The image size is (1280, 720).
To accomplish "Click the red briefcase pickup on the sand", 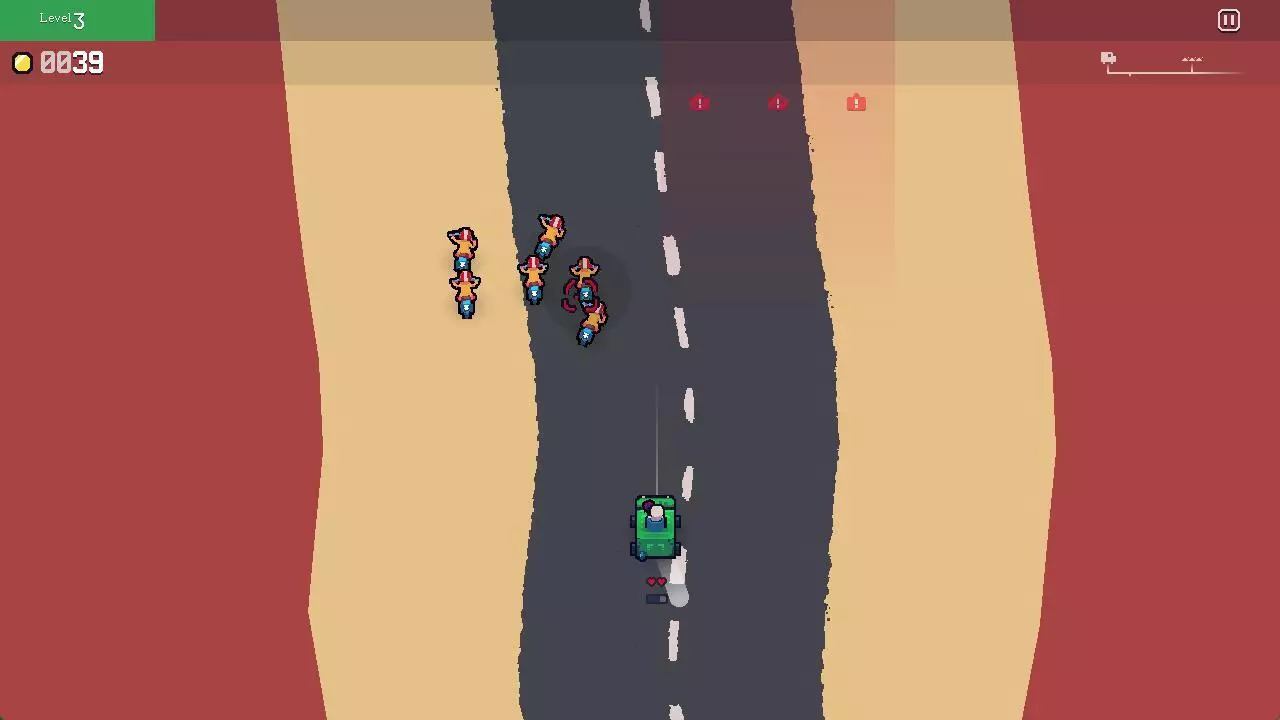I will click(x=856, y=103).
